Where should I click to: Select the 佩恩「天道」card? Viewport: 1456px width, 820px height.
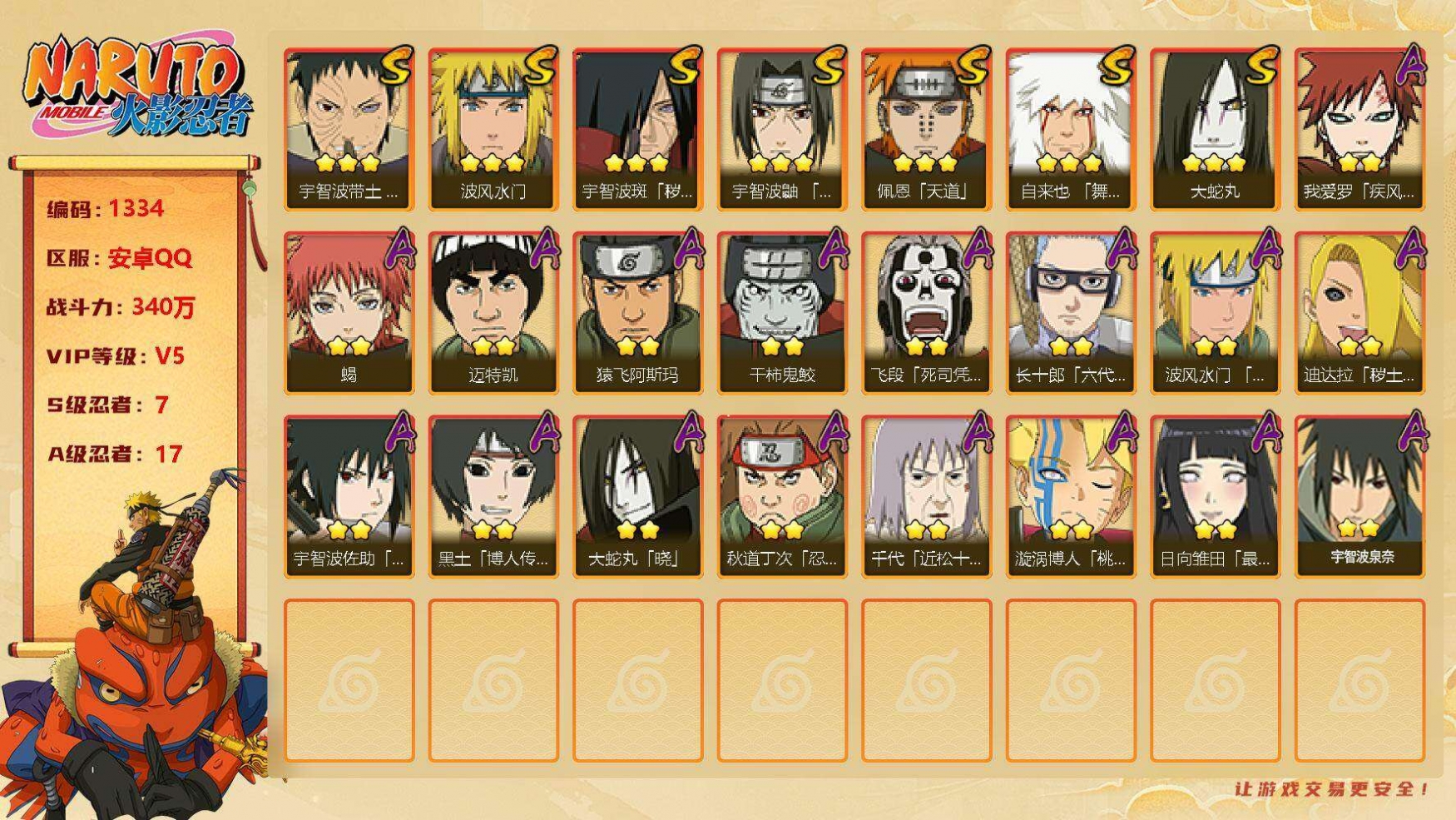coord(926,128)
